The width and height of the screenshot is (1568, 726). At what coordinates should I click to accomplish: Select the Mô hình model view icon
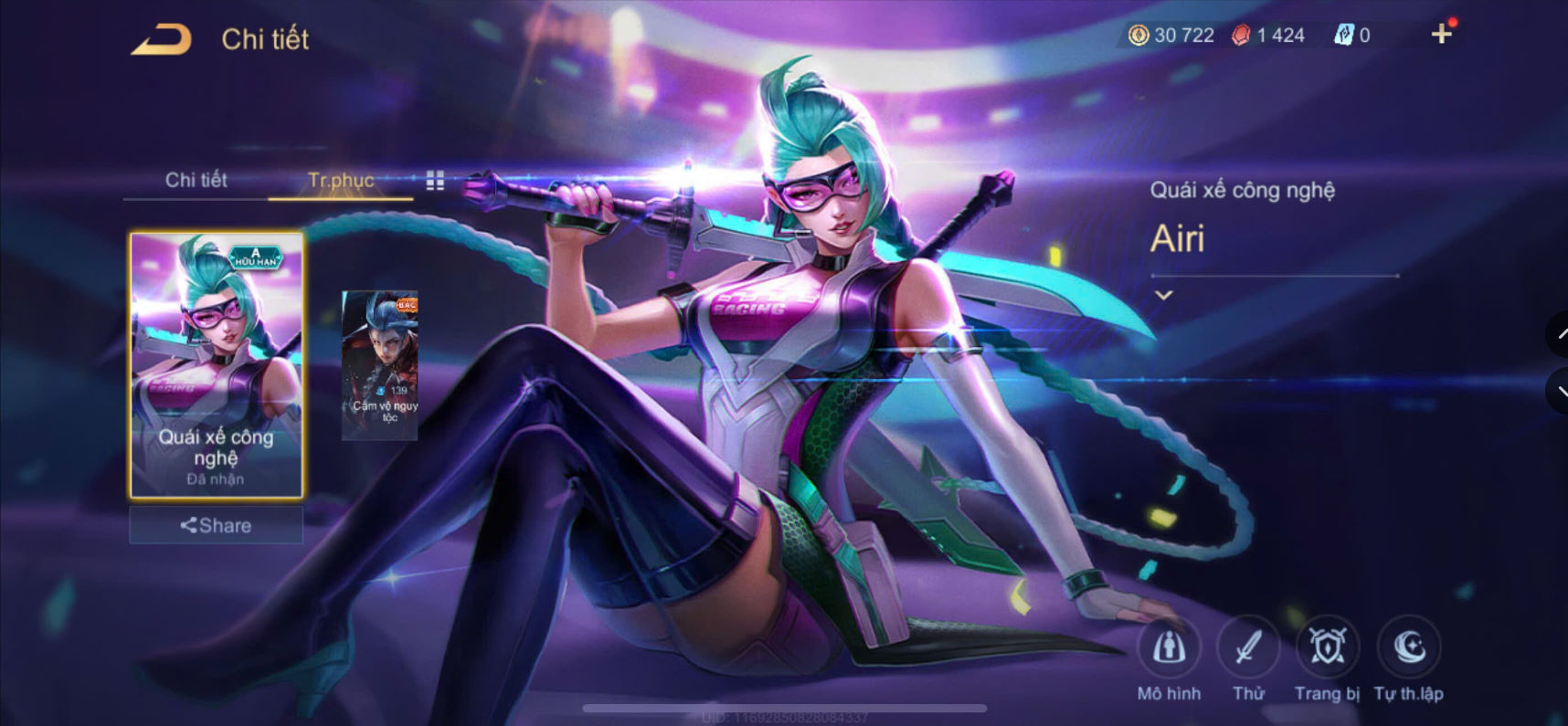pyautogui.click(x=1171, y=650)
